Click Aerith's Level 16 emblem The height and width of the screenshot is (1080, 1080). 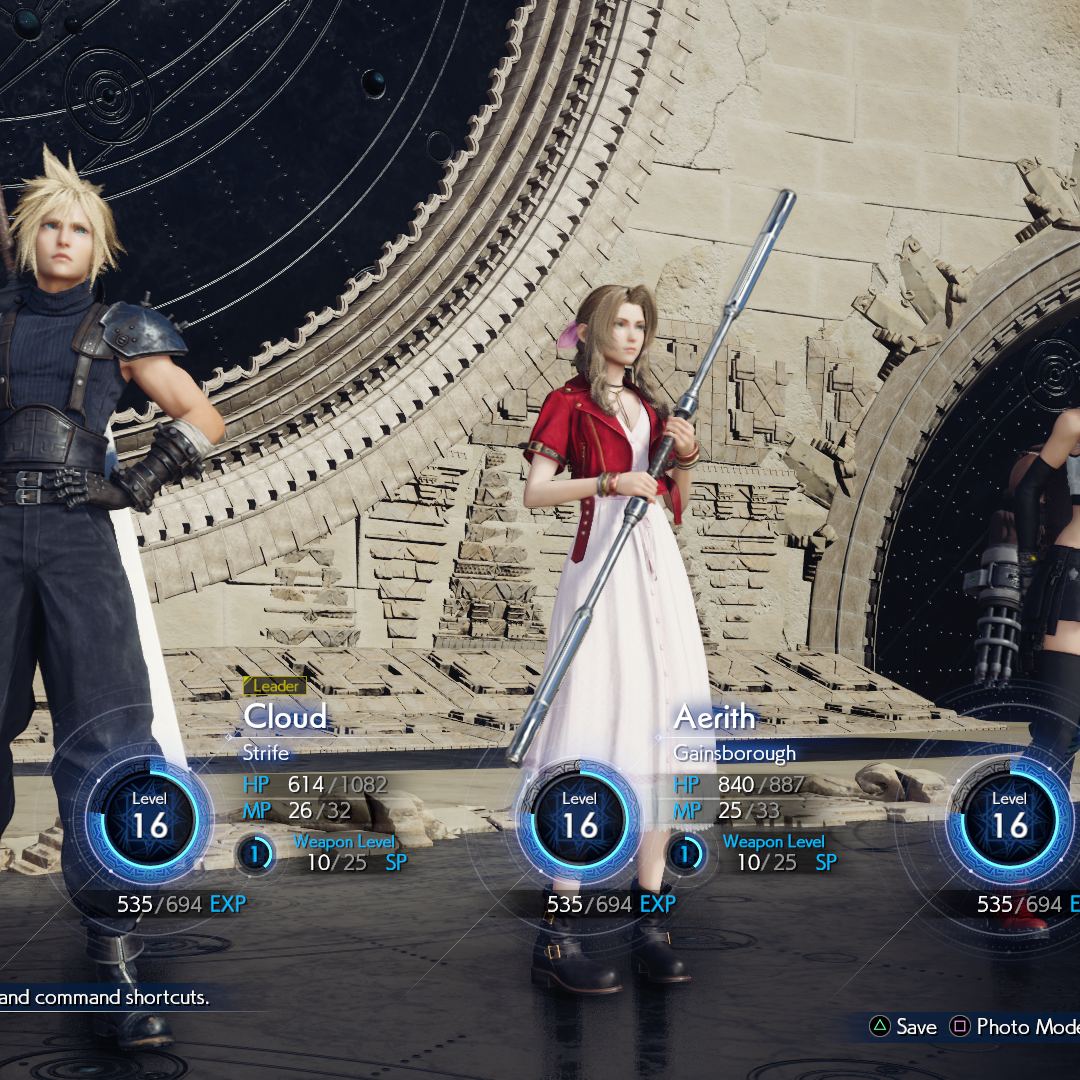[580, 816]
